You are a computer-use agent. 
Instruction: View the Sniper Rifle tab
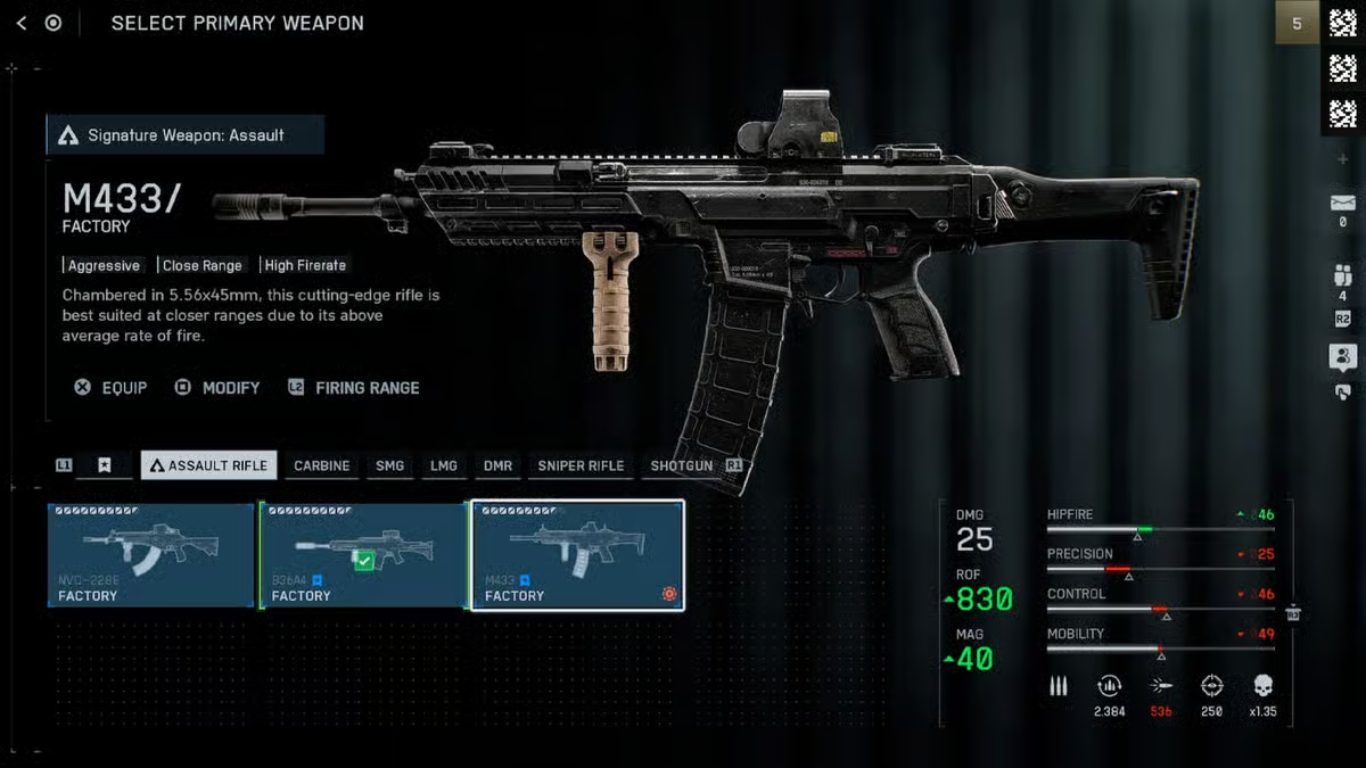pyautogui.click(x=581, y=465)
